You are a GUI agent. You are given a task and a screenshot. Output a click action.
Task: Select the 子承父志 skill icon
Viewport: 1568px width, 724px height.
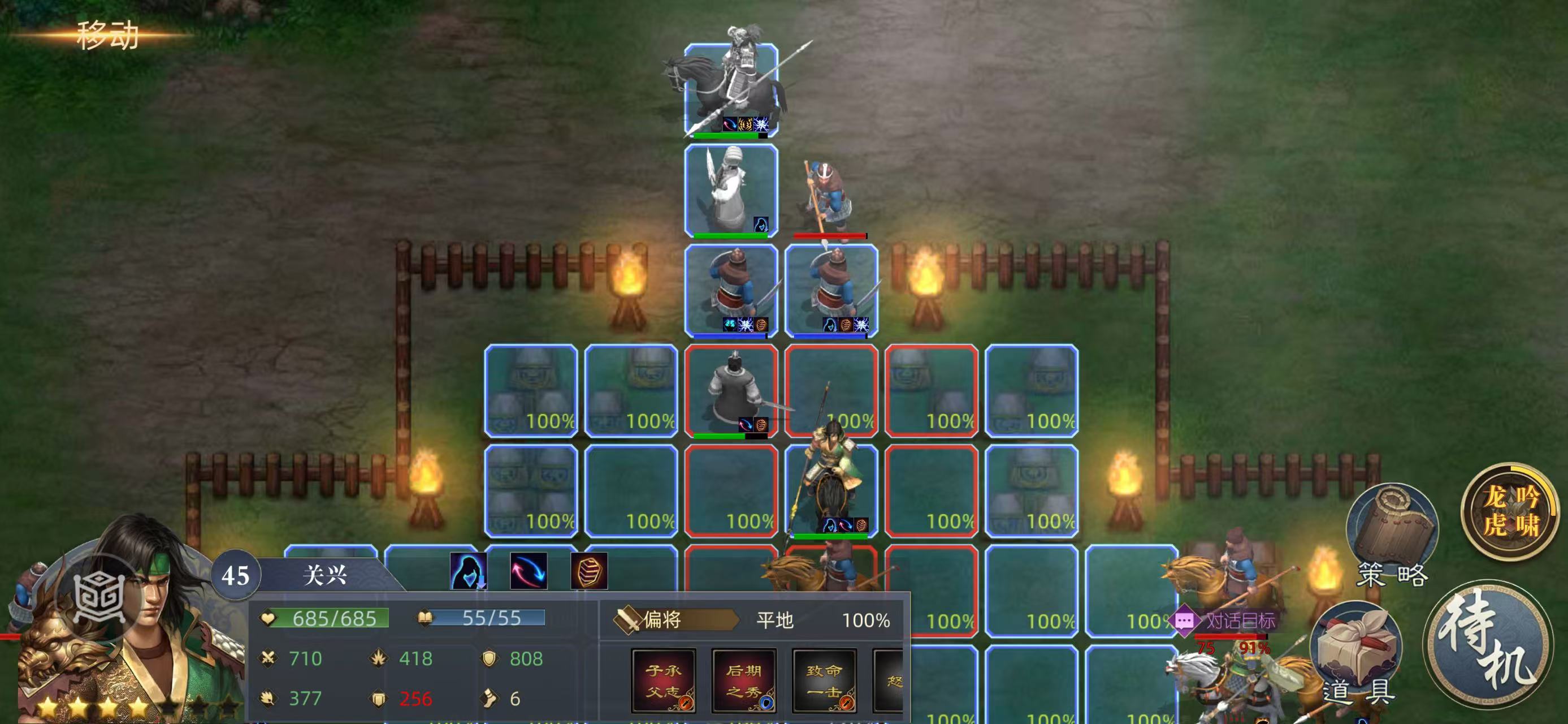(x=664, y=680)
